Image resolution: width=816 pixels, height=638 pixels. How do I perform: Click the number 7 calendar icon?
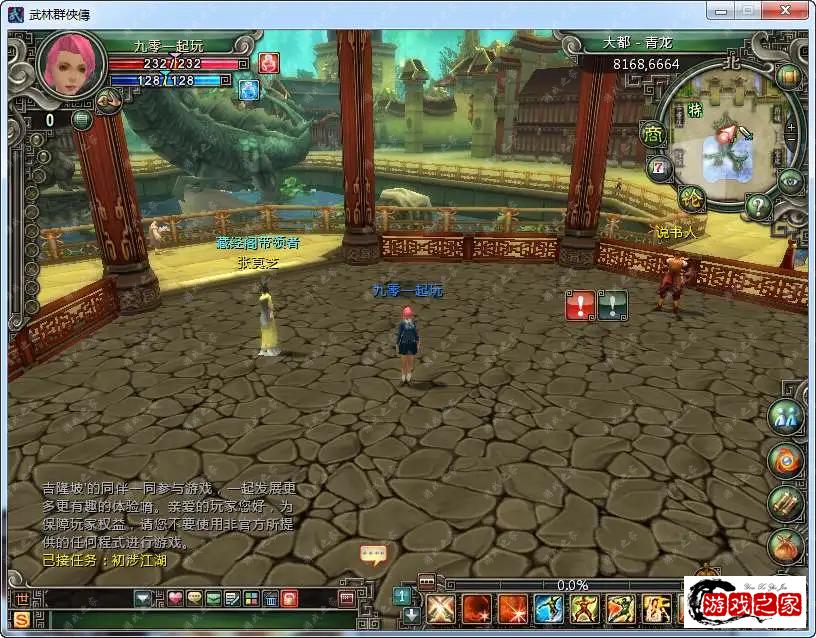658,166
